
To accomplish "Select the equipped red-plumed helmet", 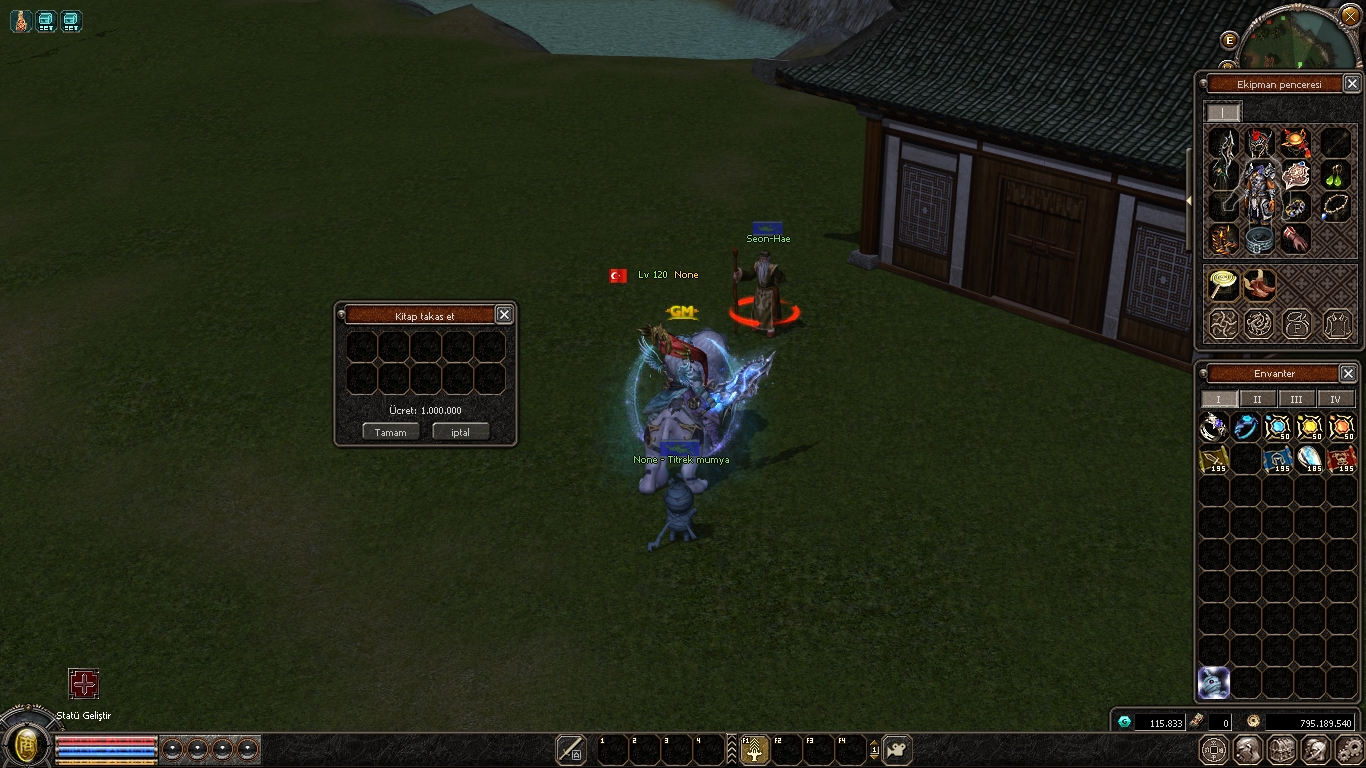I will tap(1260, 143).
